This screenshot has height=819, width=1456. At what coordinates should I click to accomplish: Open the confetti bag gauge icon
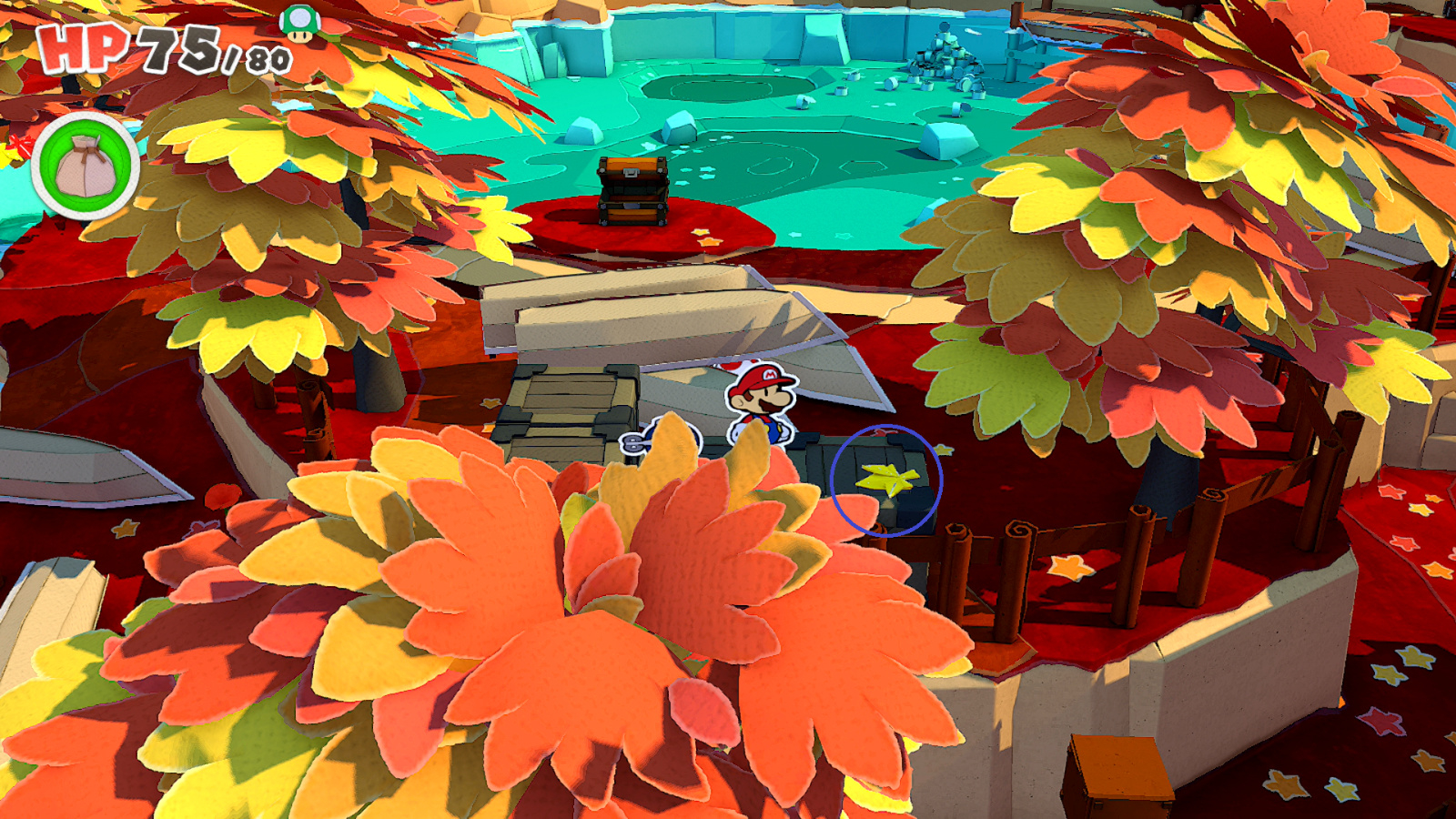pos(86,164)
